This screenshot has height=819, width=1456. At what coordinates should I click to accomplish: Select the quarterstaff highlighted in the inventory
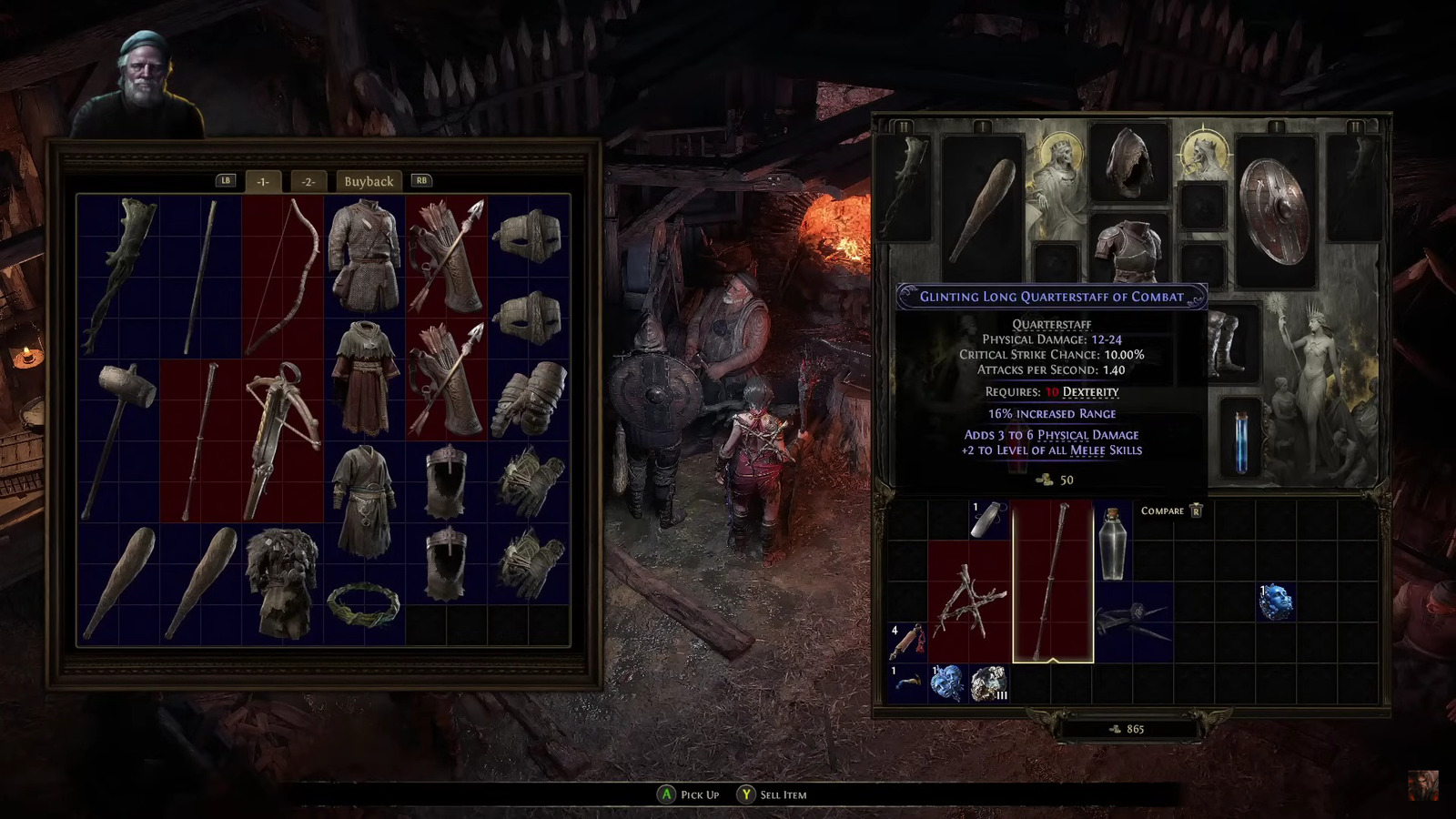pos(1053,581)
